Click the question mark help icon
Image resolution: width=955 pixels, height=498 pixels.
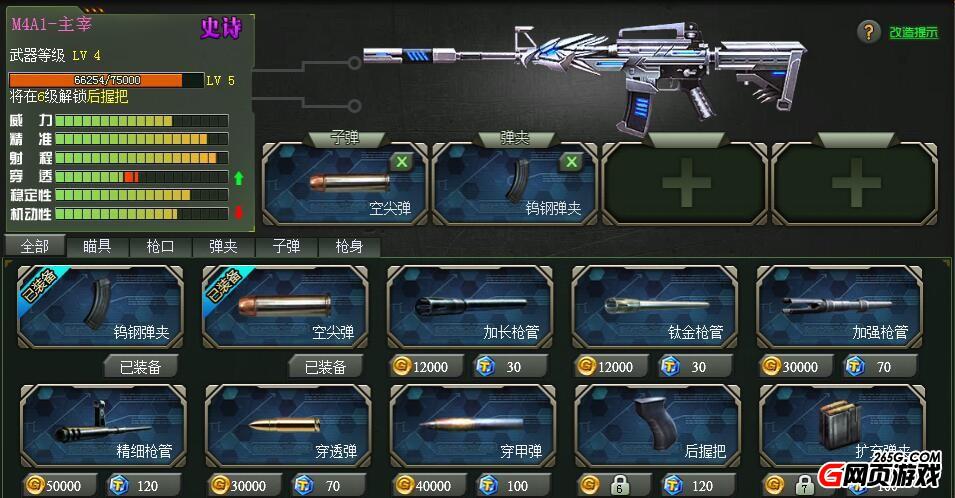click(x=868, y=32)
